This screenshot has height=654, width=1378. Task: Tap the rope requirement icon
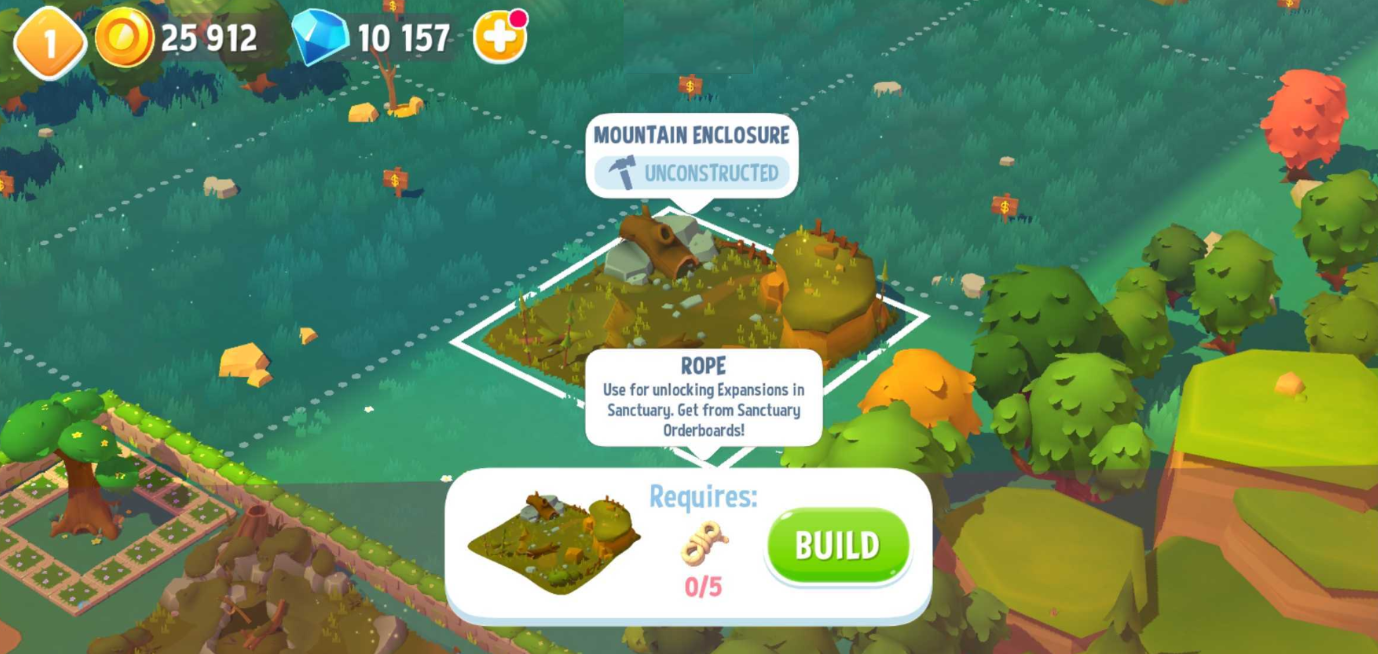[704, 544]
